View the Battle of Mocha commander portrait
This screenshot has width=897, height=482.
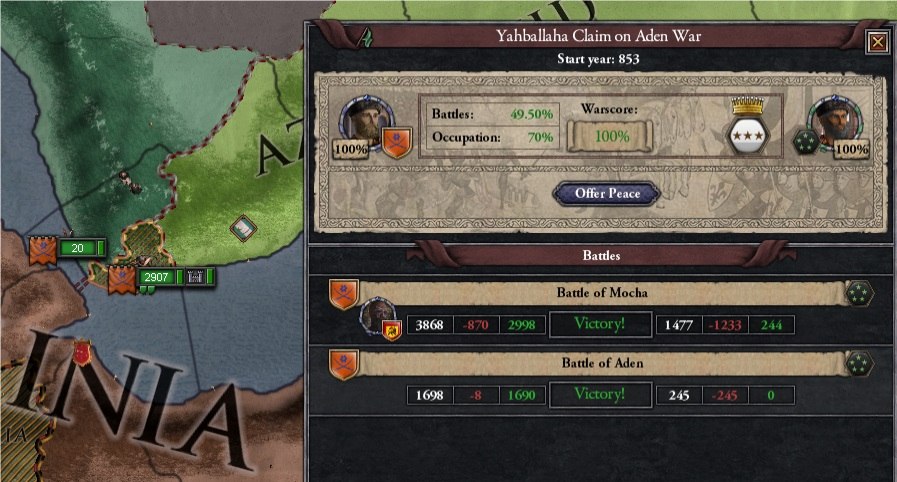click(x=378, y=318)
